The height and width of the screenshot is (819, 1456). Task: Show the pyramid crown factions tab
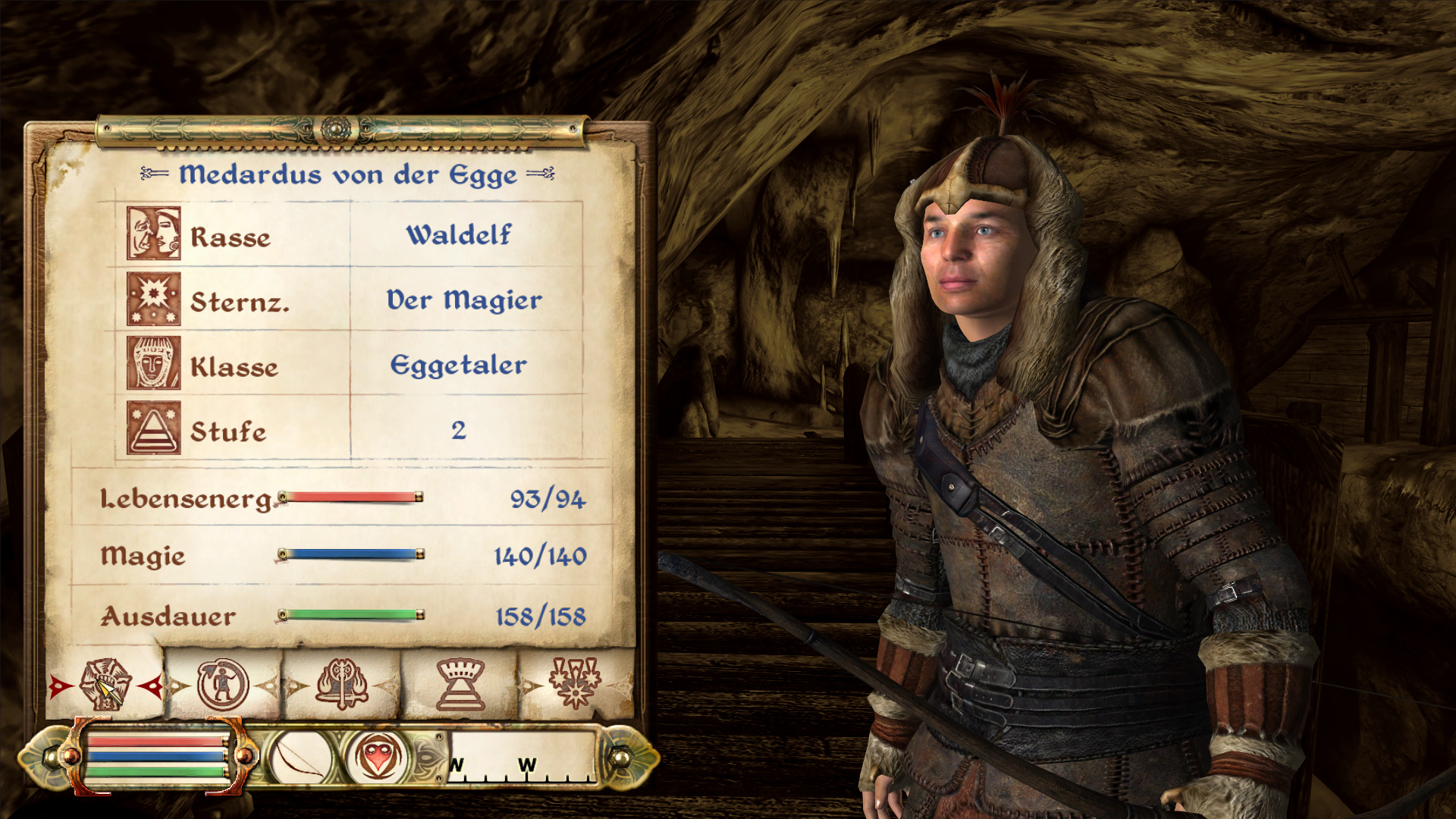click(x=460, y=684)
